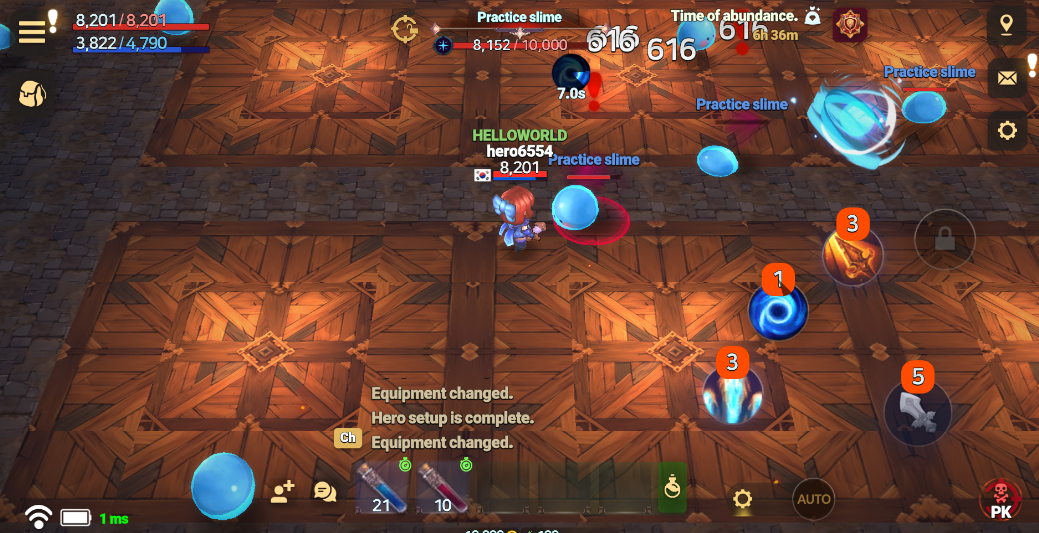
Task: Open the add friend icon
Action: tap(282, 491)
